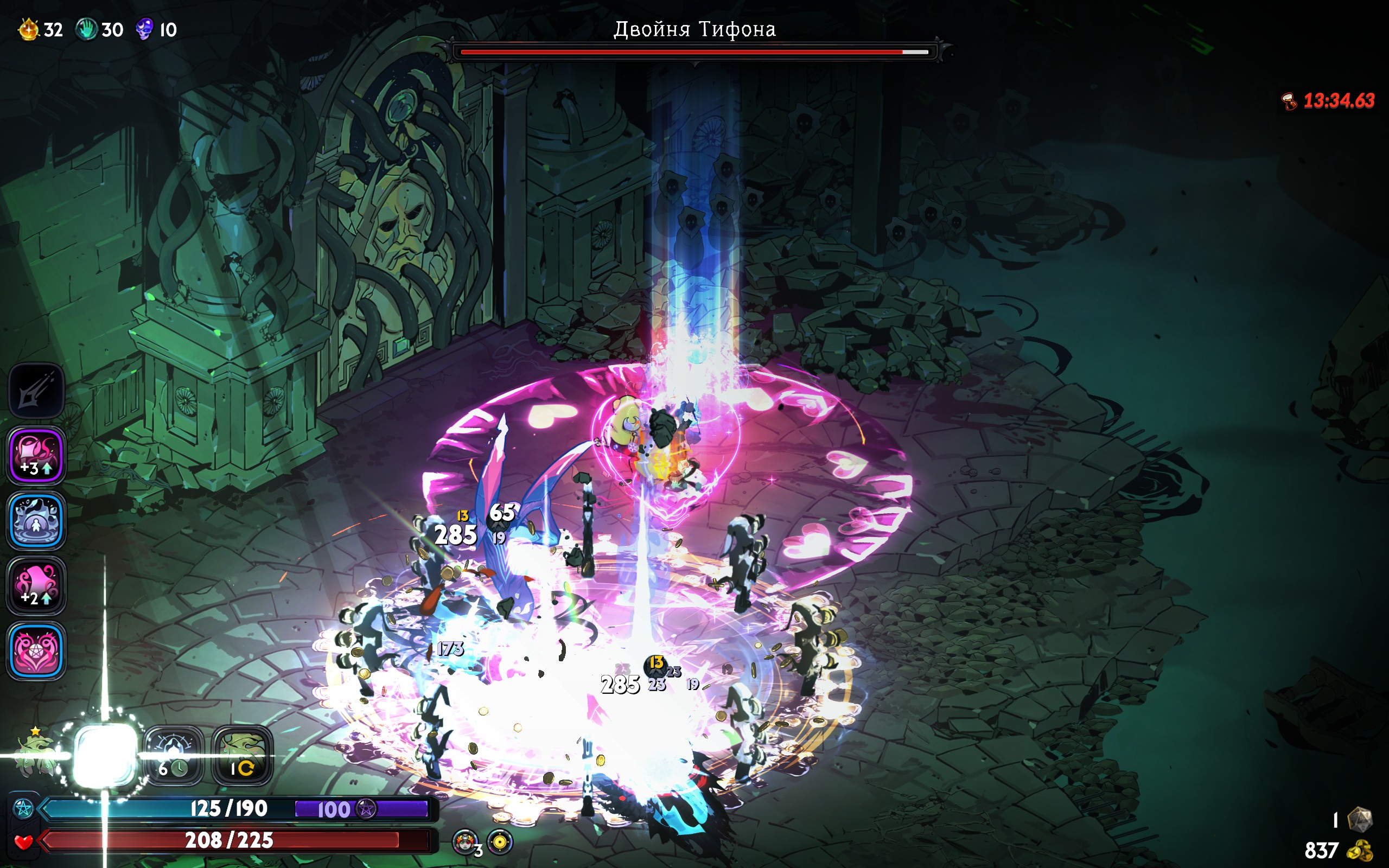
Task: Select the round yellow coin token
Action: pos(500,842)
